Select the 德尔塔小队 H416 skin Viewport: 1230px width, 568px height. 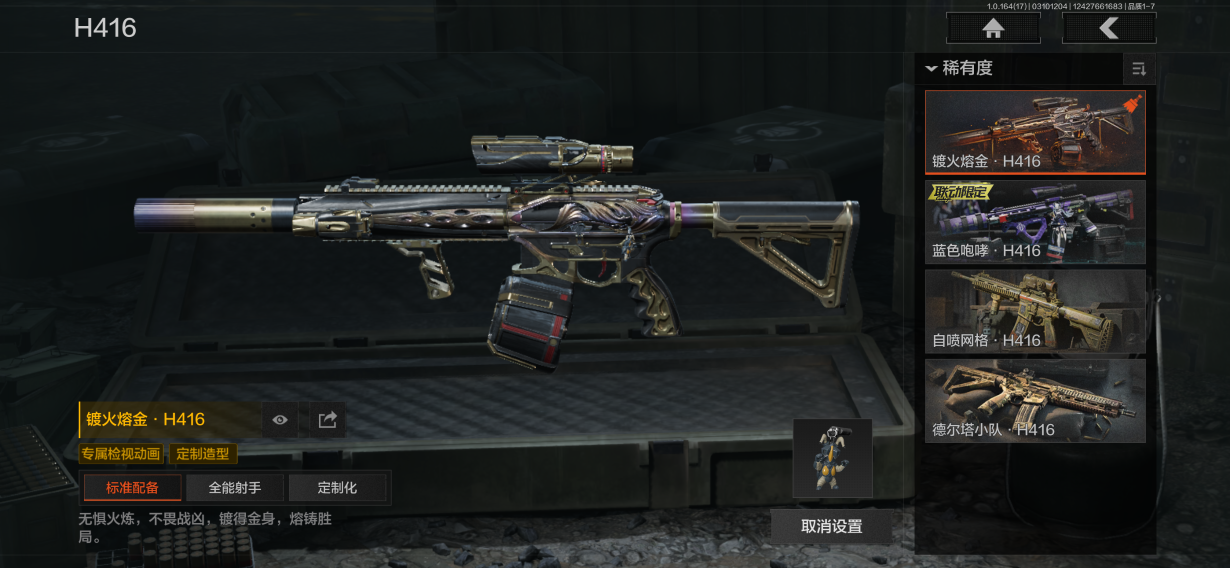click(x=1035, y=401)
